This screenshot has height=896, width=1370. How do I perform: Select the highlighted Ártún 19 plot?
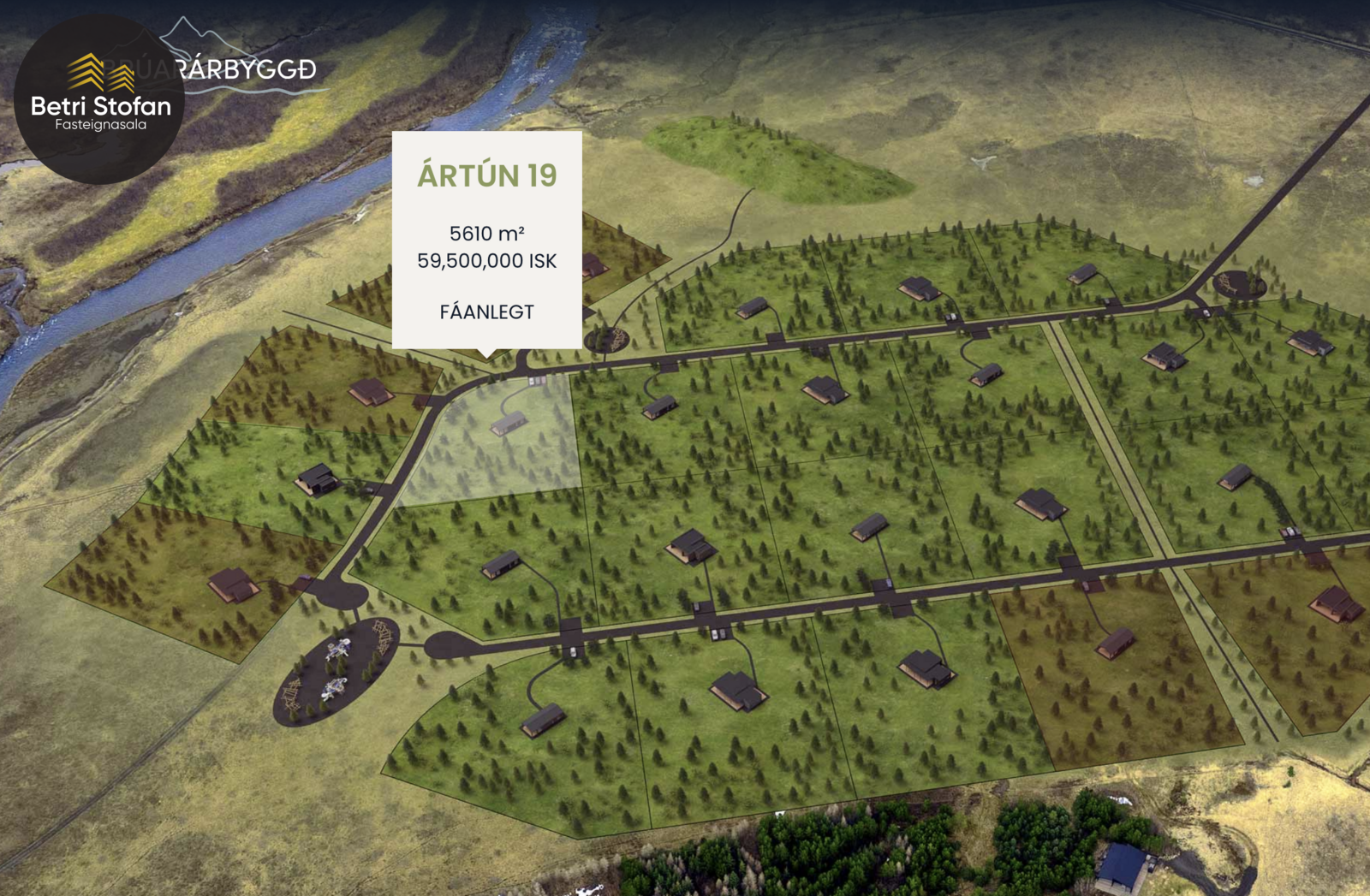click(500, 444)
